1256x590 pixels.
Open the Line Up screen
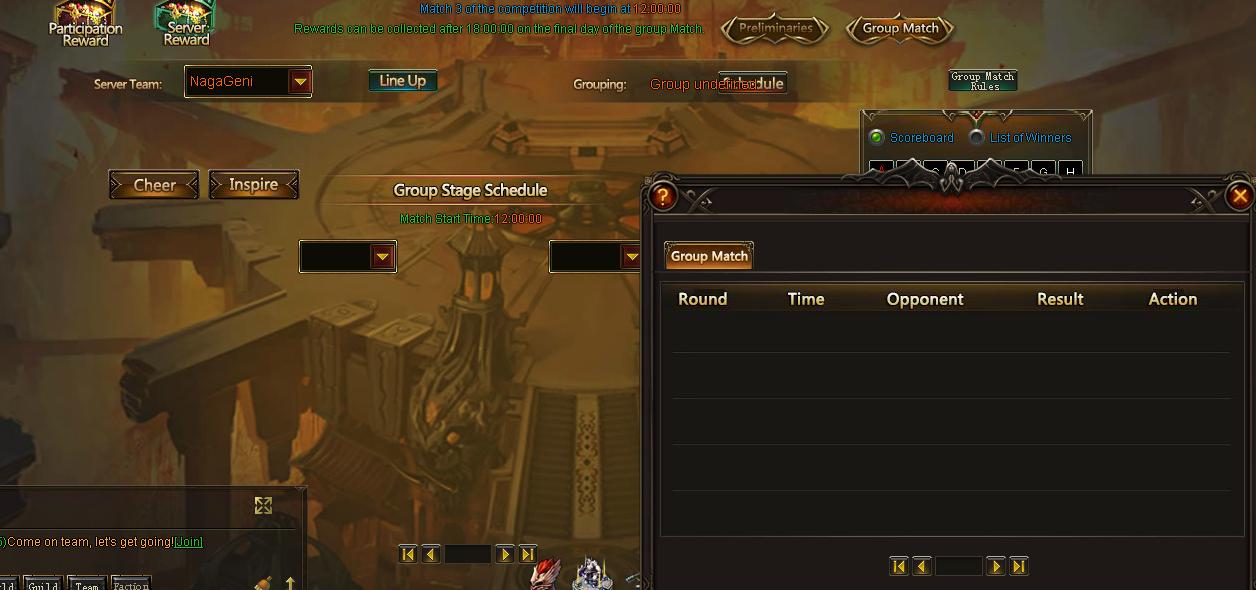(x=402, y=81)
